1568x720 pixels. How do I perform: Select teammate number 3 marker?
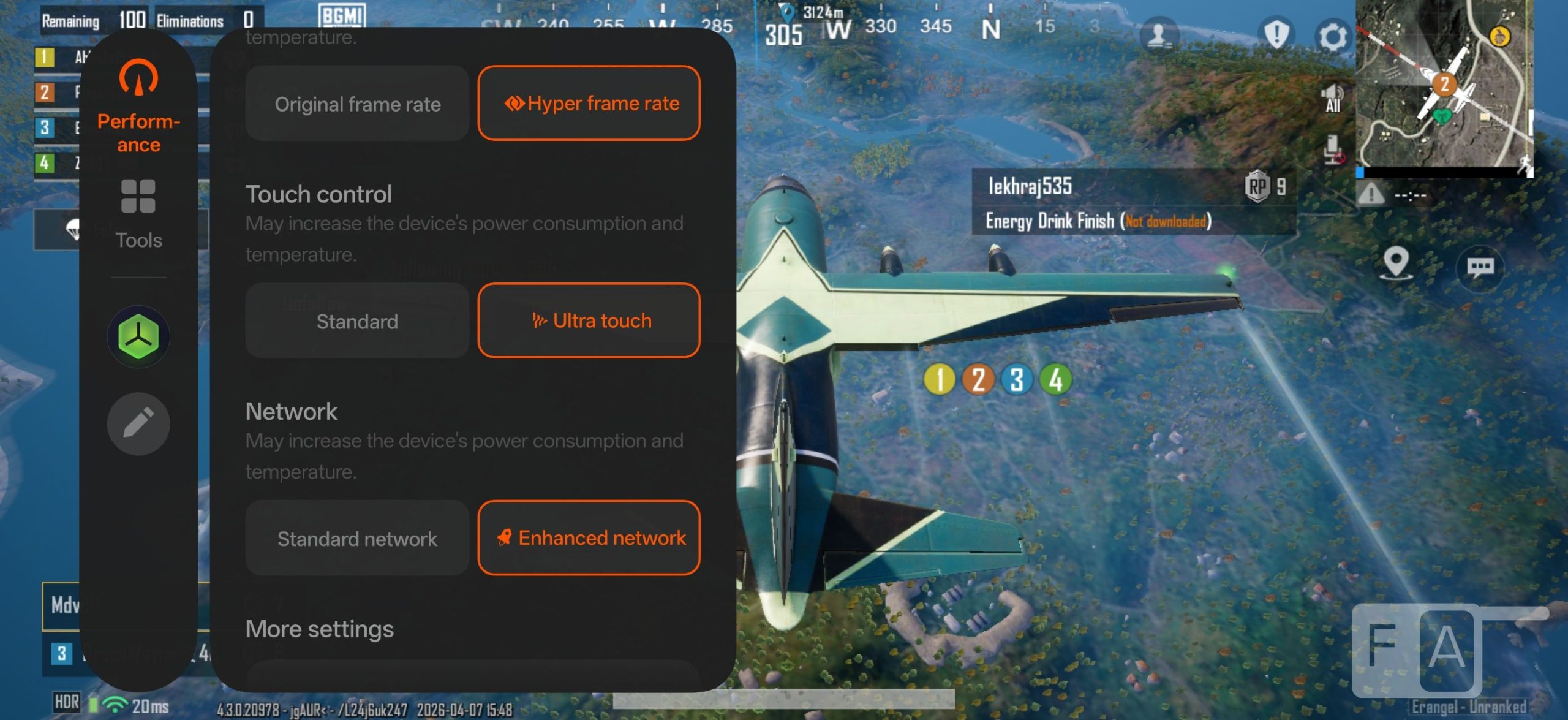(1017, 380)
